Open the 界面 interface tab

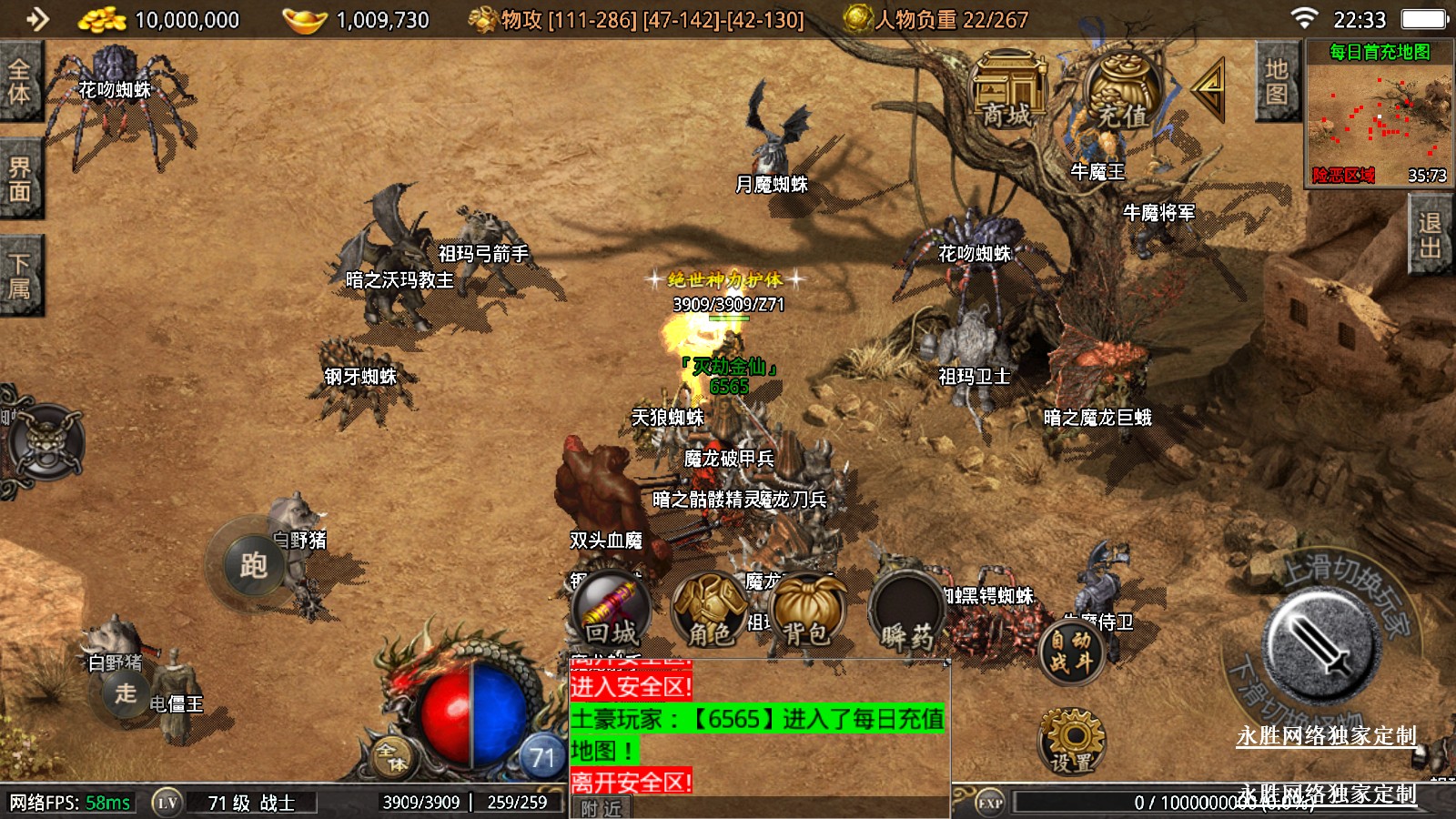pos(19,179)
